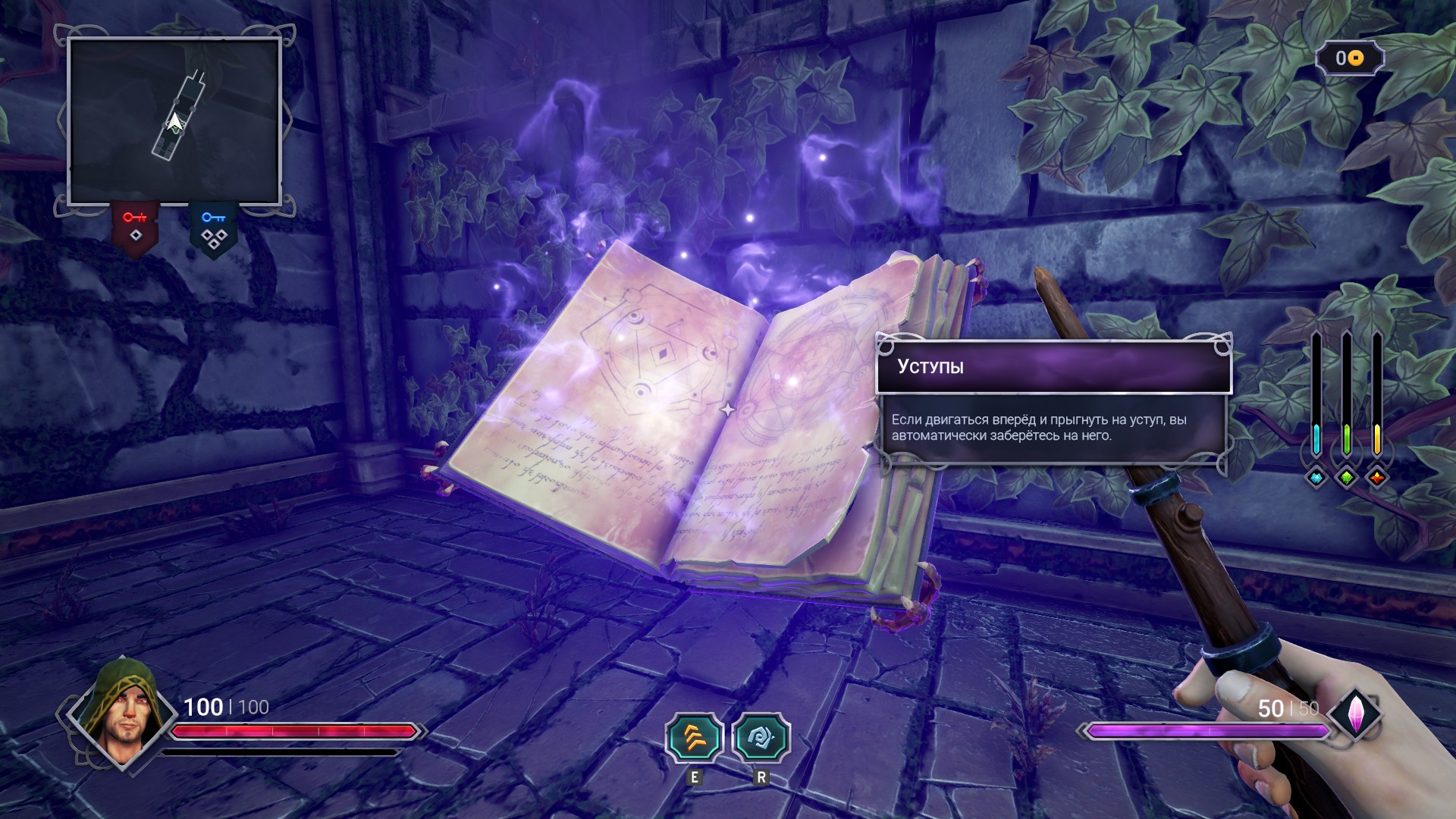The height and width of the screenshot is (819, 1456).
Task: Click the pink mana crystal icon
Action: [x=1354, y=714]
